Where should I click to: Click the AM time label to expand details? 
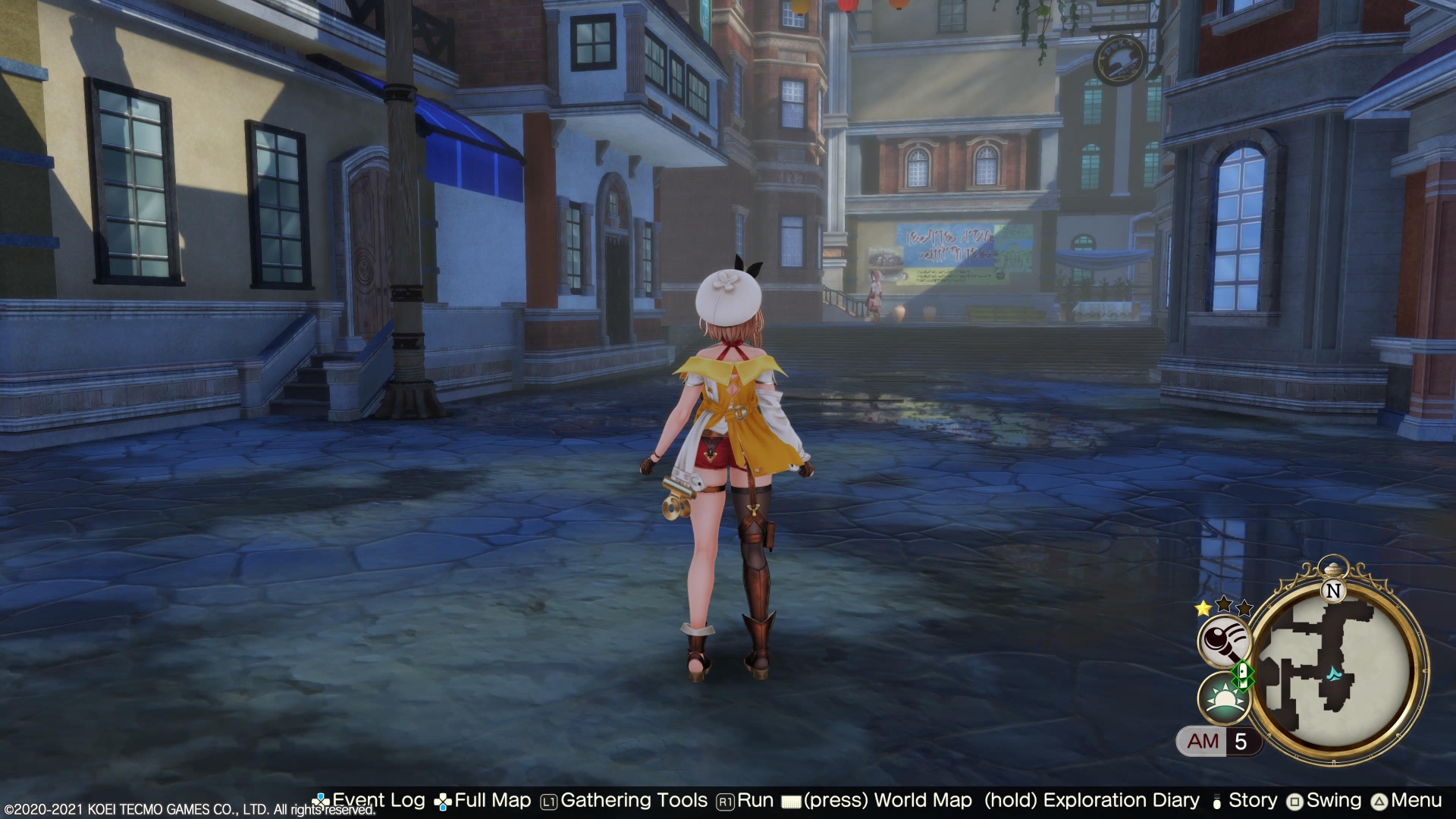(1203, 742)
